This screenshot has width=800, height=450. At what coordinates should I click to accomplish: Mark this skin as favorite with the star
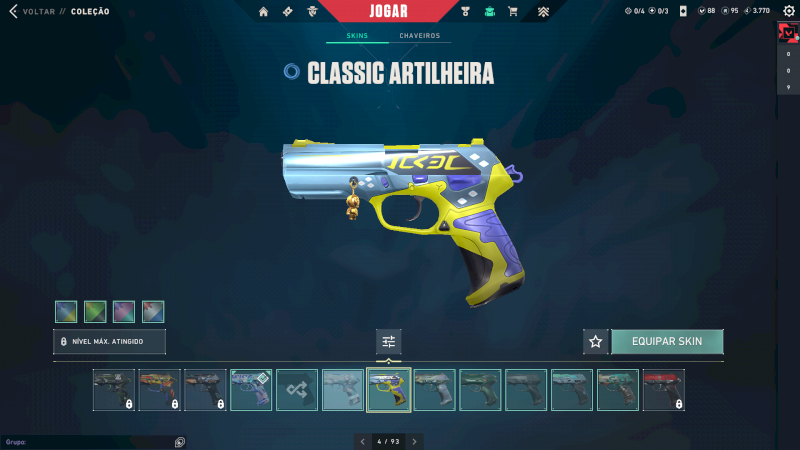pos(596,342)
